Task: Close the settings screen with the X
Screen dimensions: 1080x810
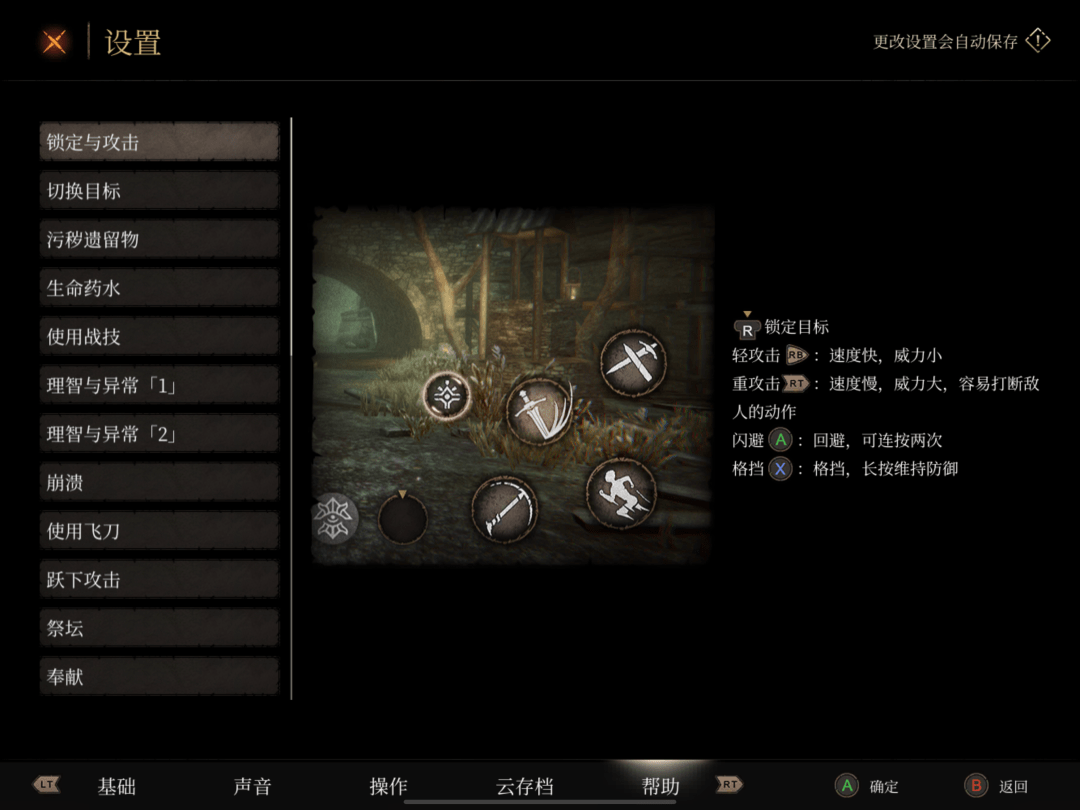Action: tap(55, 42)
